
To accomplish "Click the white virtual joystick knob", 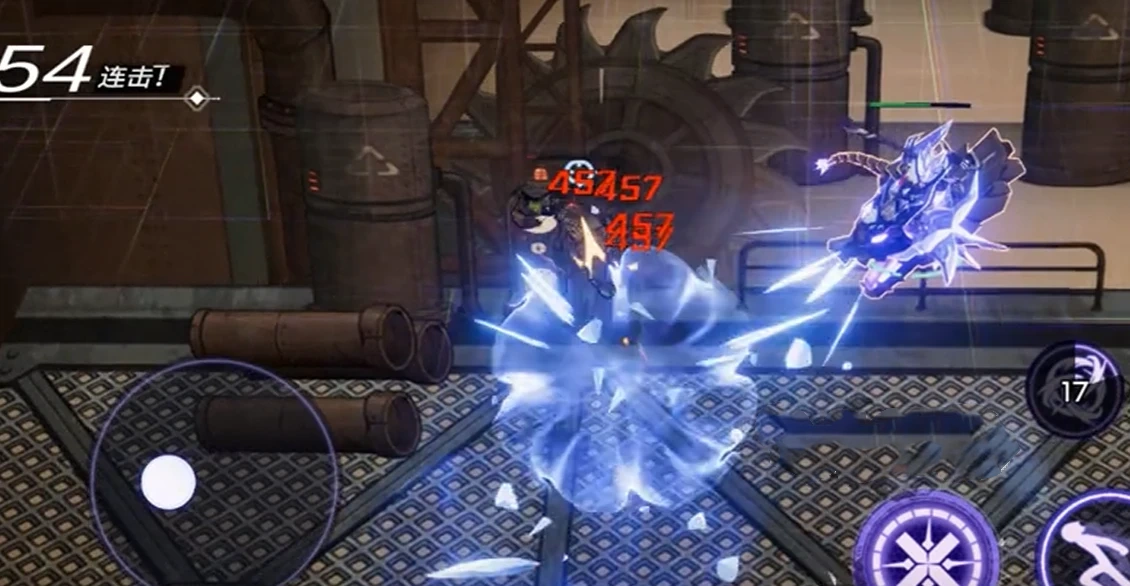I will pyautogui.click(x=168, y=481).
